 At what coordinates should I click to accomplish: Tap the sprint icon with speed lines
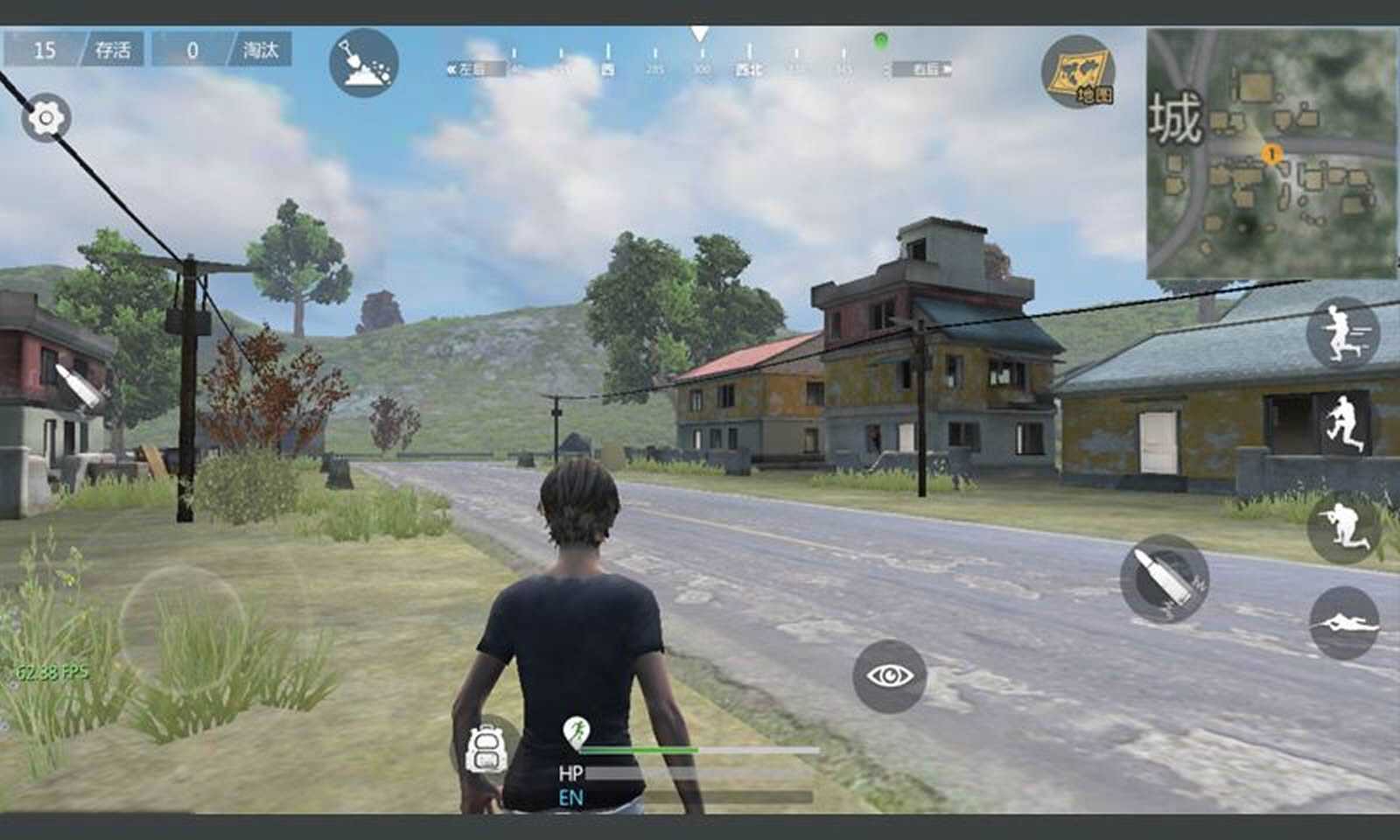coord(1345,336)
